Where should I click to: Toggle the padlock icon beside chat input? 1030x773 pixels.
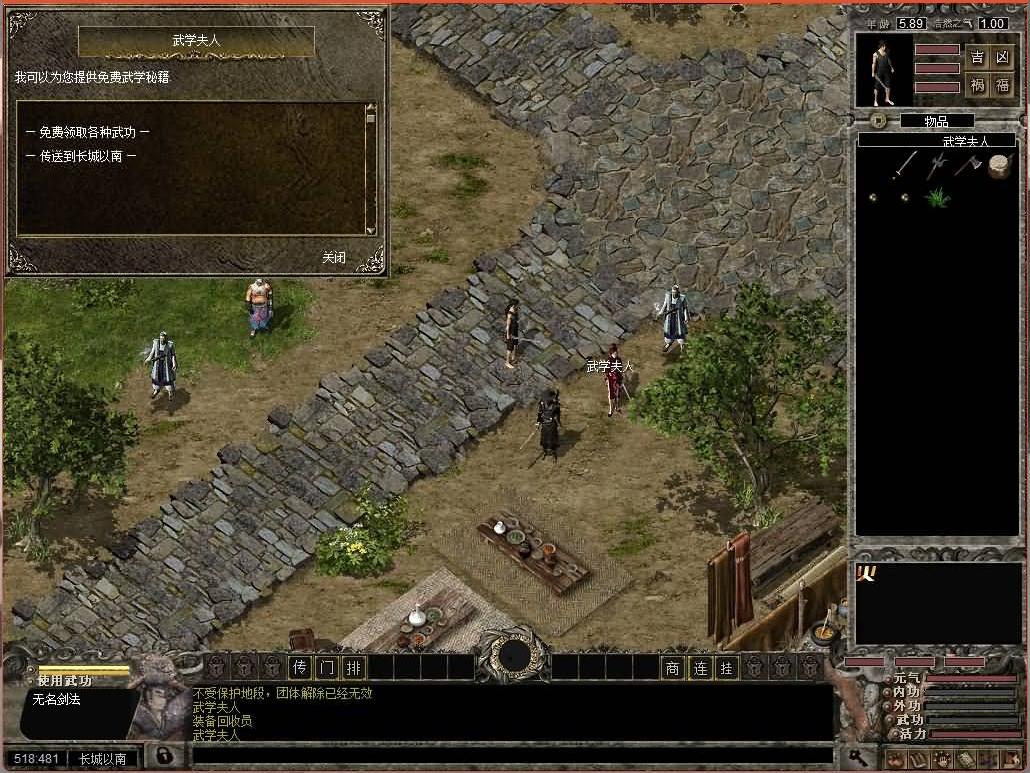click(163, 756)
